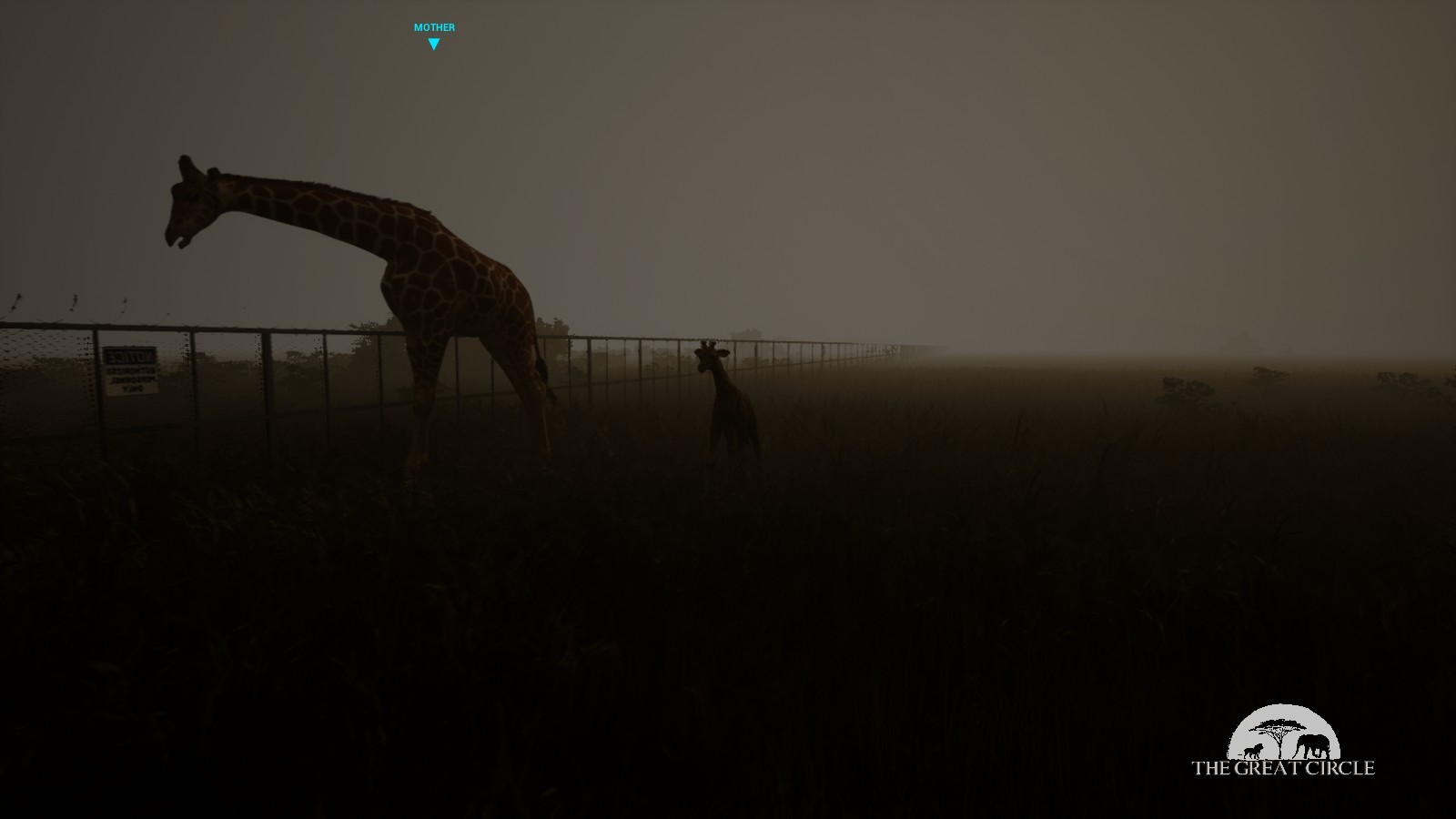Viewport: 1456px width, 819px height.
Task: Toggle the AUTHORIZED PERSONNEL ONLY warning text
Action: tap(132, 379)
